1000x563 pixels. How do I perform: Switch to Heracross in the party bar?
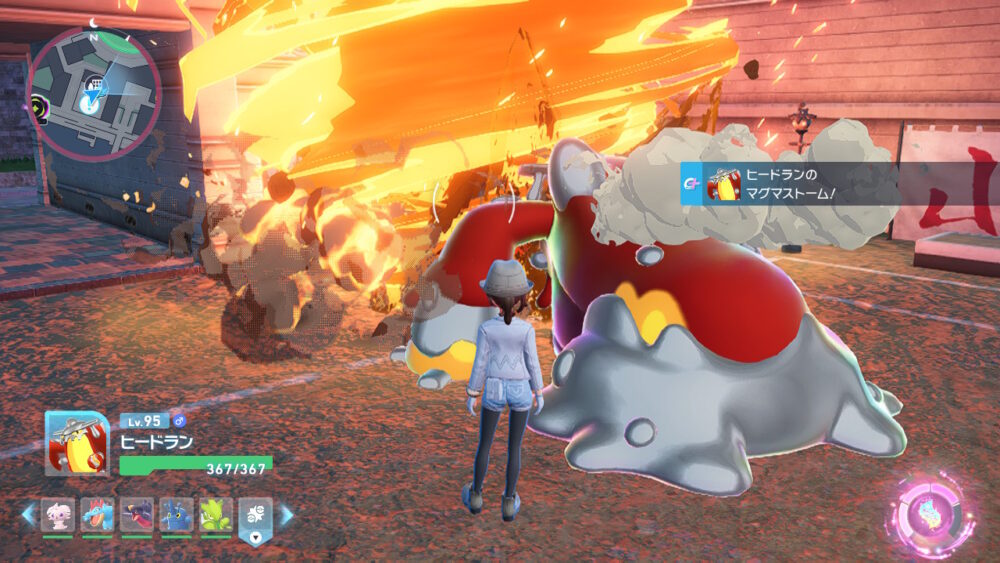(176, 514)
